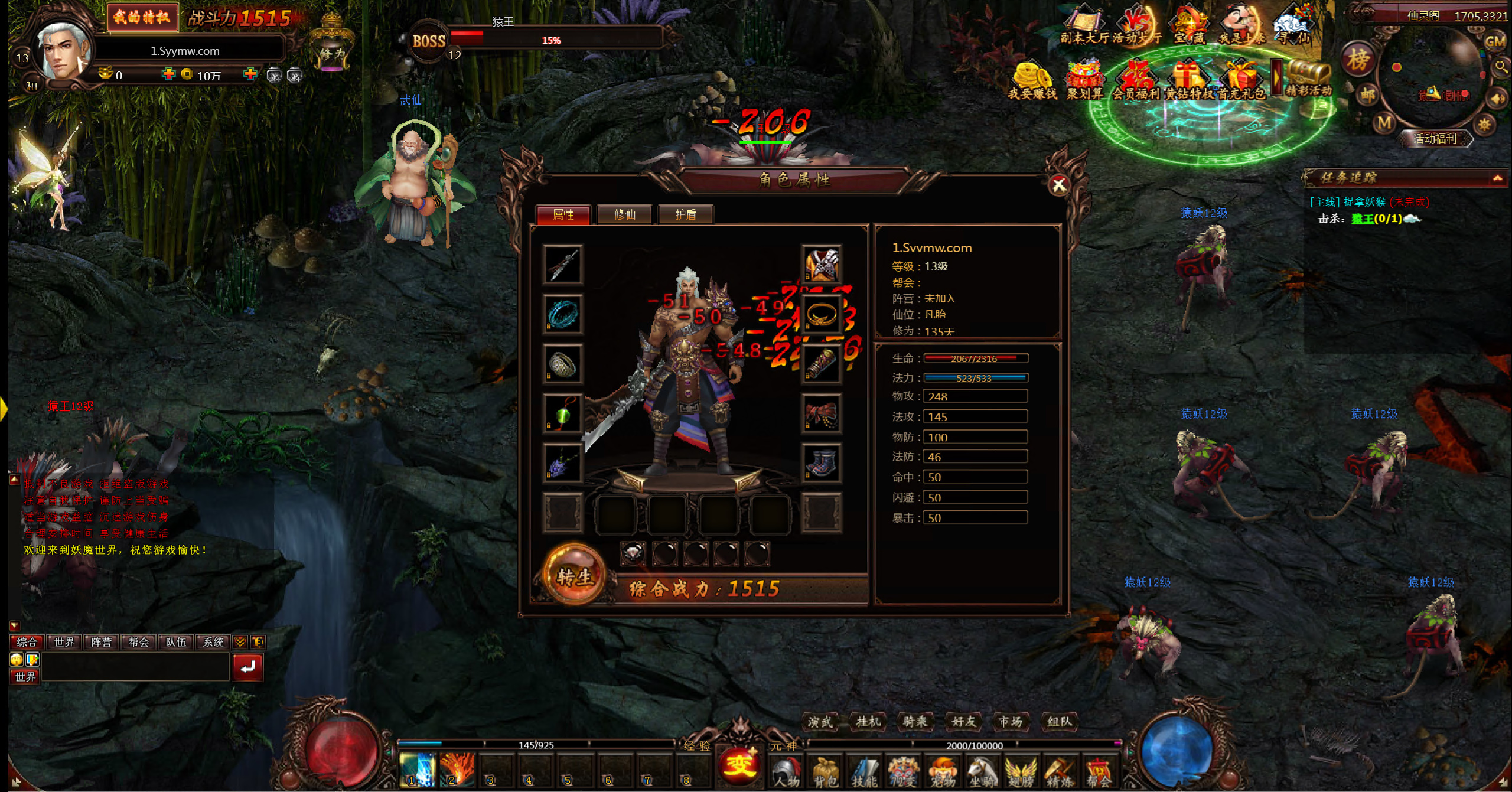Open the 护盾 tab

(685, 214)
